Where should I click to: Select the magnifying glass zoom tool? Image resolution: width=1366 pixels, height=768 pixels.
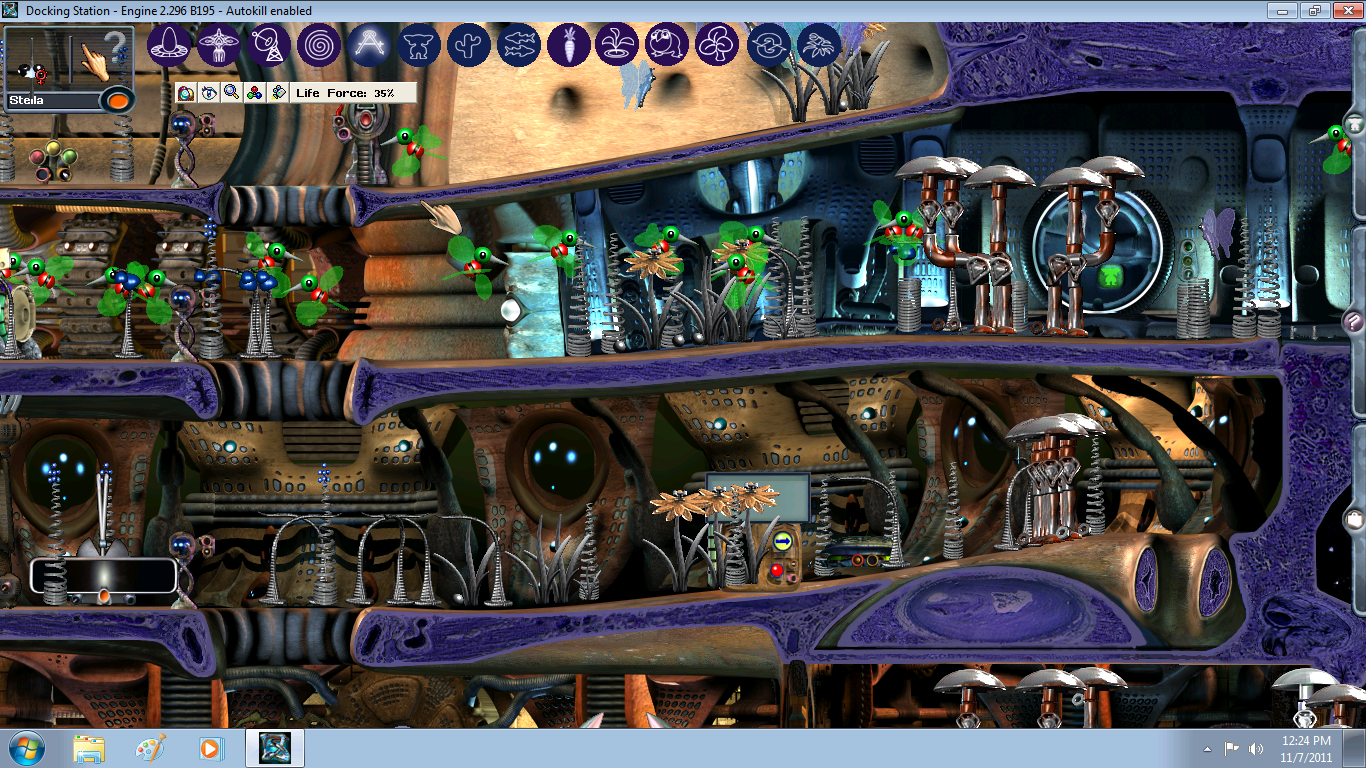pyautogui.click(x=232, y=92)
